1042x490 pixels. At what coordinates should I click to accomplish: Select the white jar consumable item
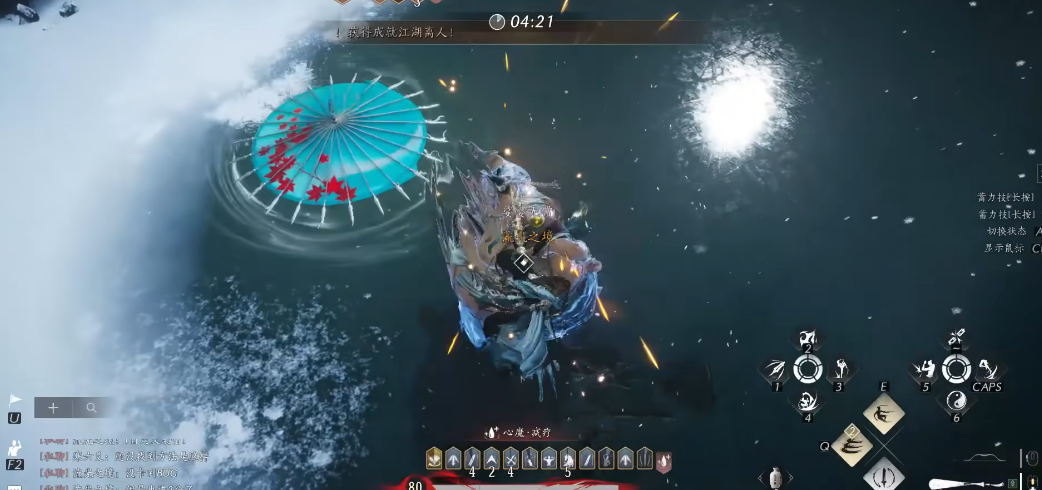(776, 478)
